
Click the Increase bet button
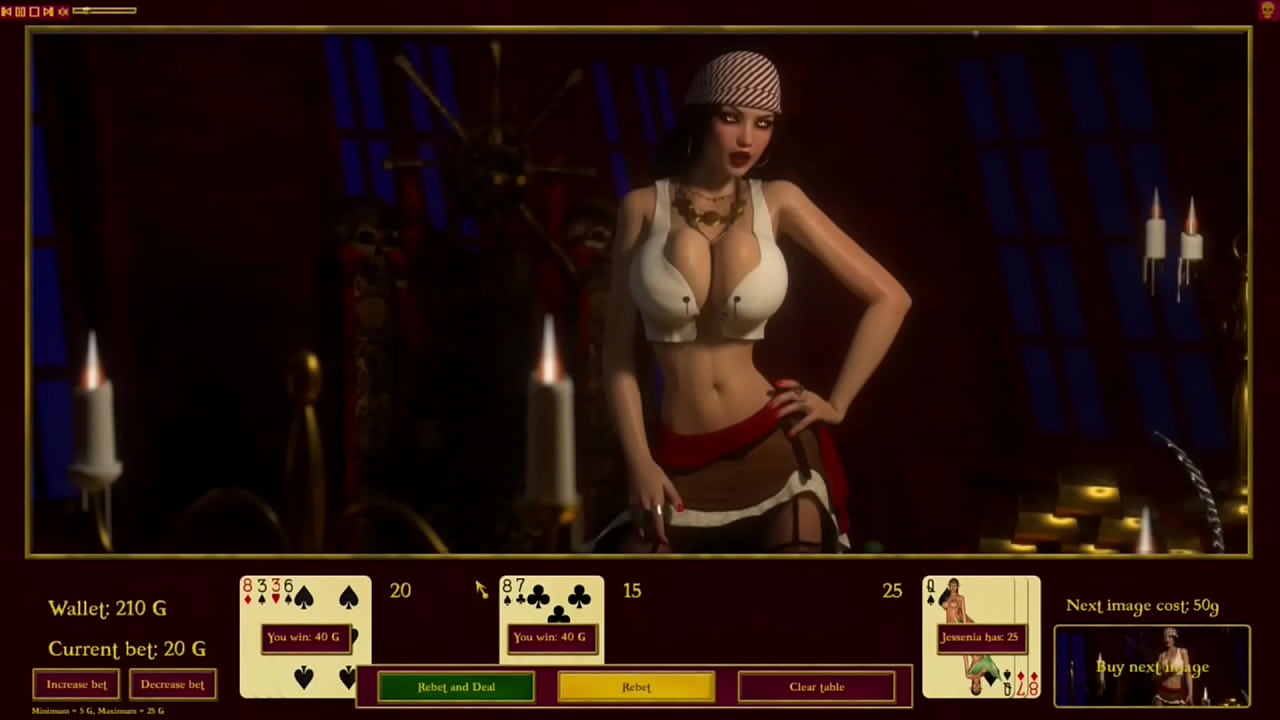click(76, 684)
